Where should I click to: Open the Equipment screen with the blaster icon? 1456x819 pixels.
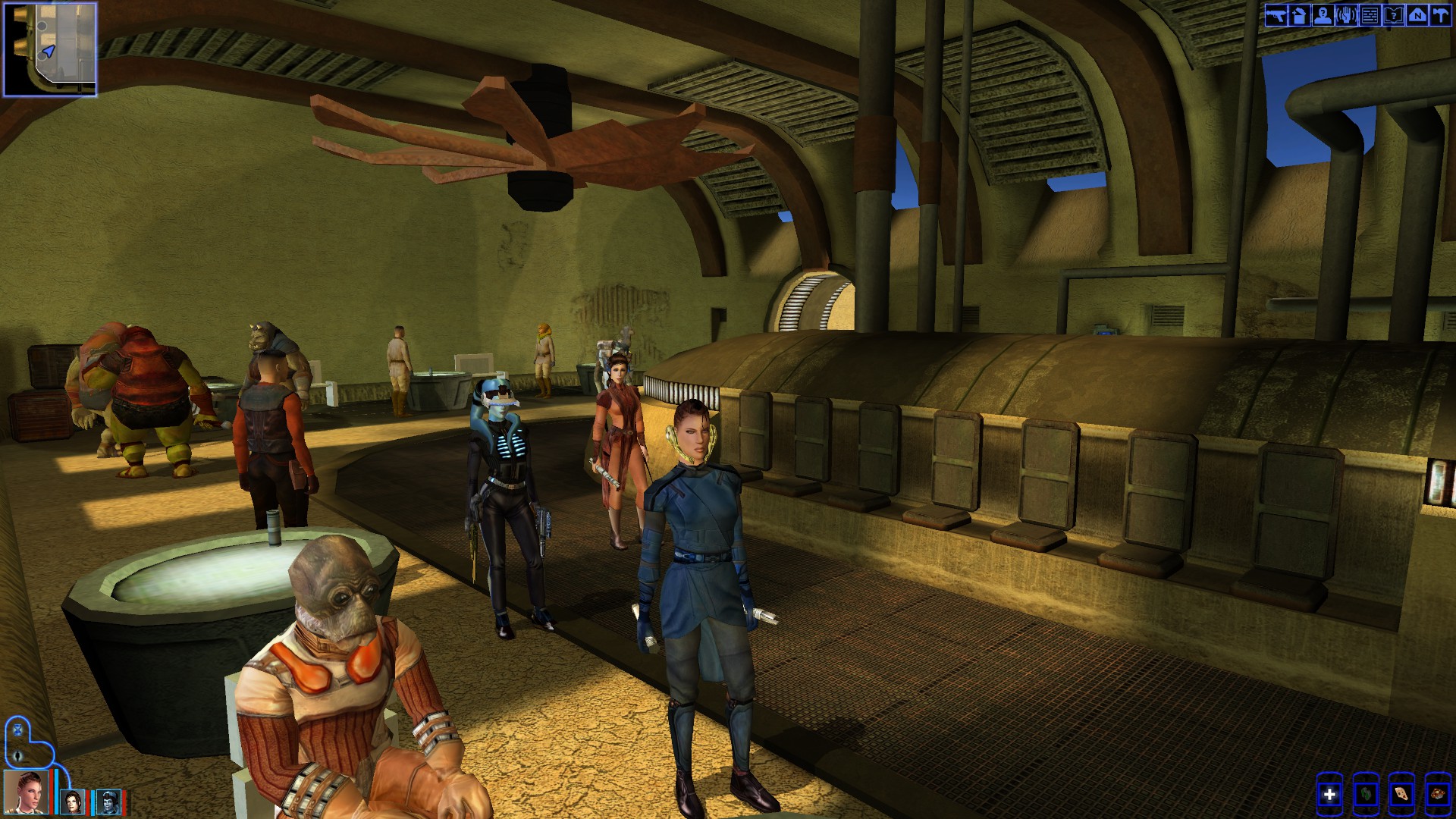(x=1276, y=15)
